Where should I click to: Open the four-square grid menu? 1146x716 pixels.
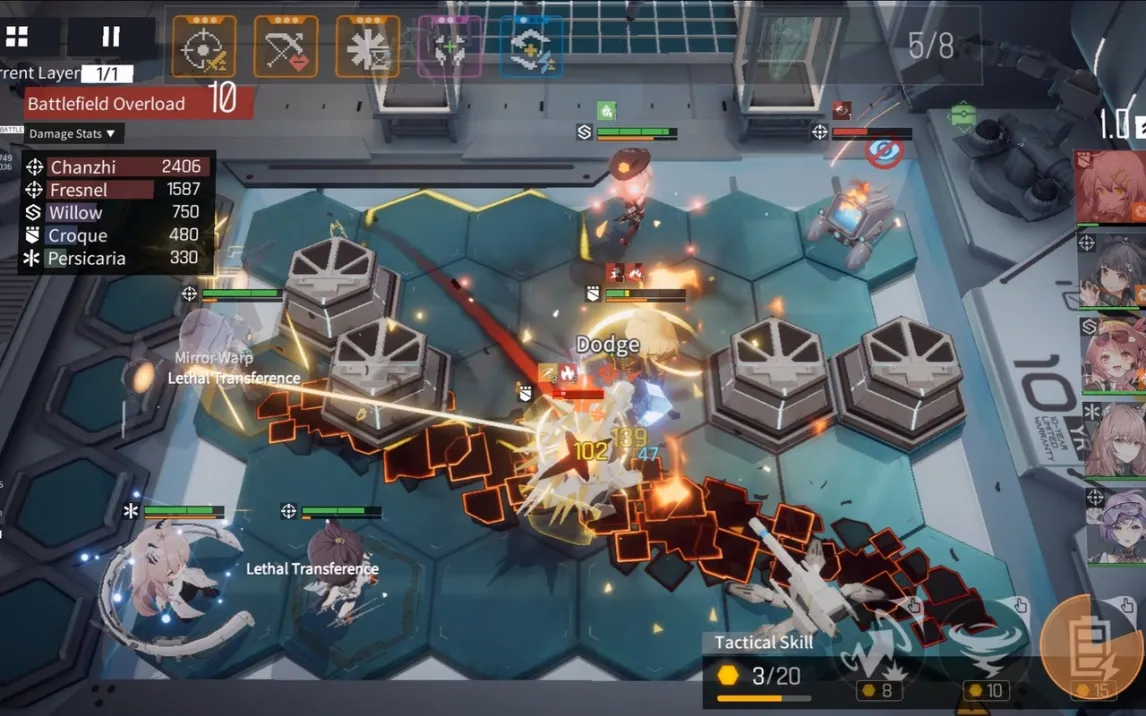click(x=17, y=38)
